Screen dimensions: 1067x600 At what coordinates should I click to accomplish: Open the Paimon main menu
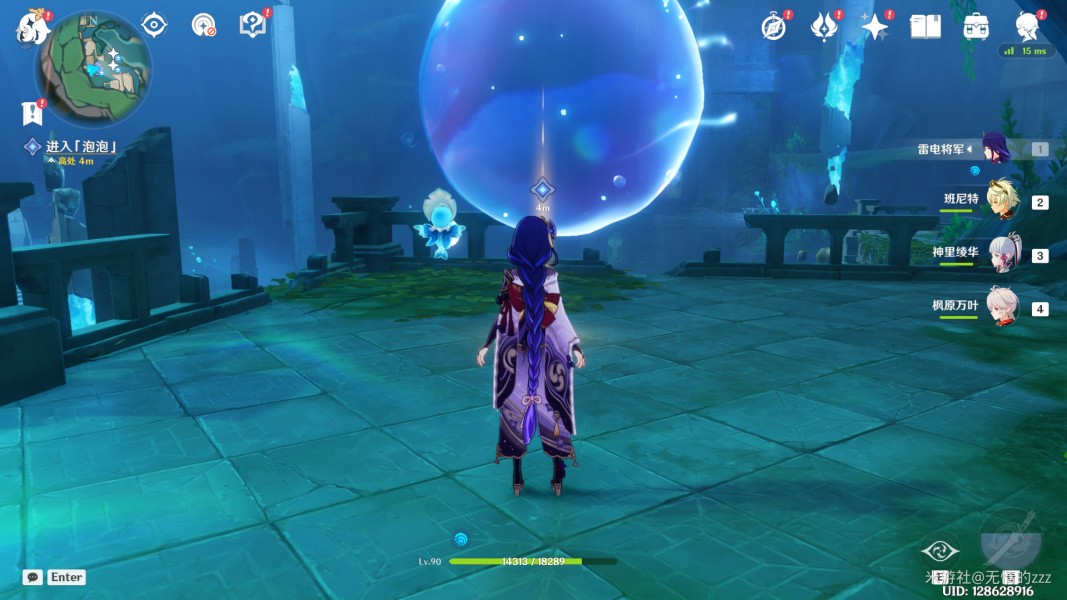pos(31,28)
